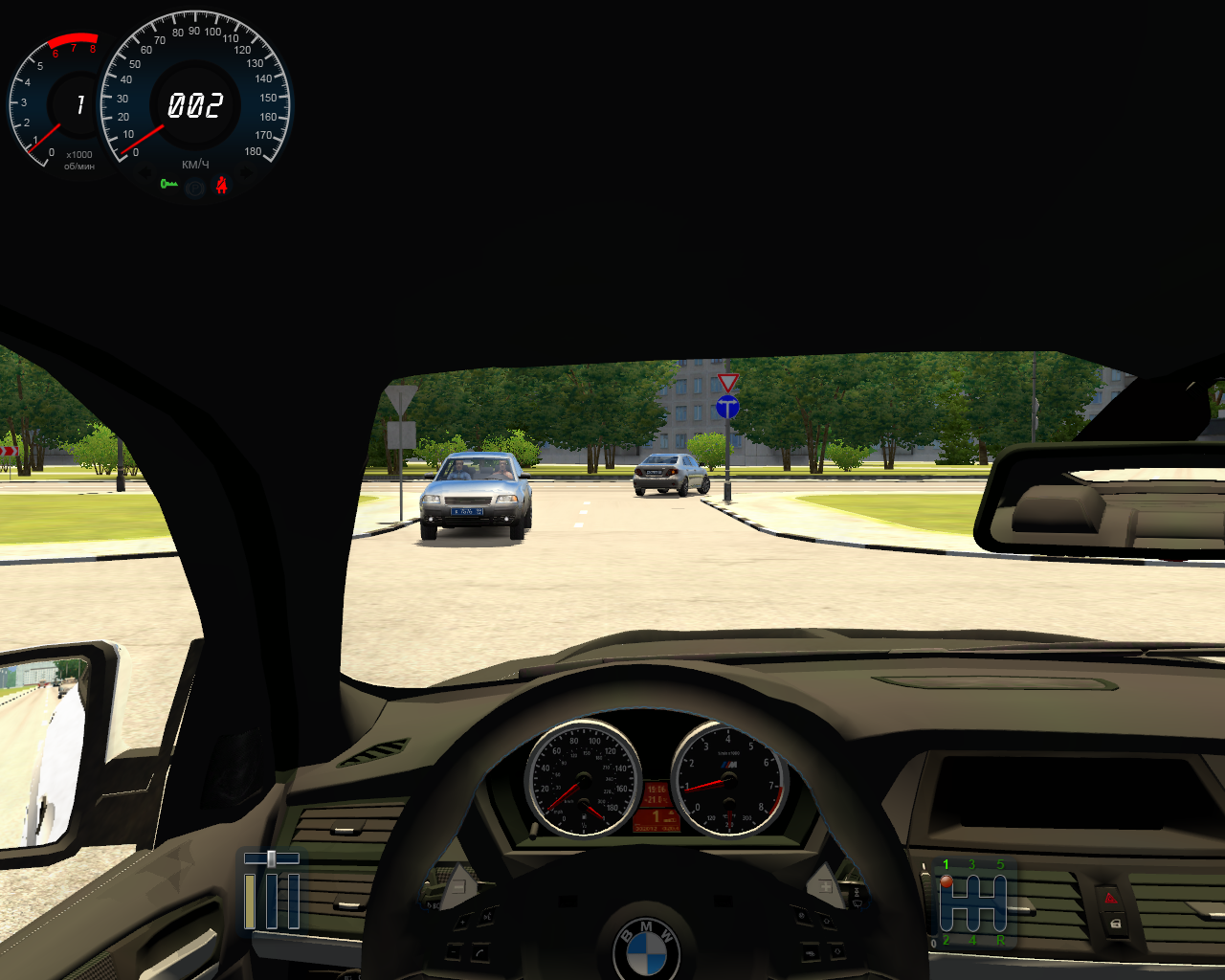This screenshot has width=1225, height=980.
Task: Click the steering position slider indicator
Action: point(271,858)
